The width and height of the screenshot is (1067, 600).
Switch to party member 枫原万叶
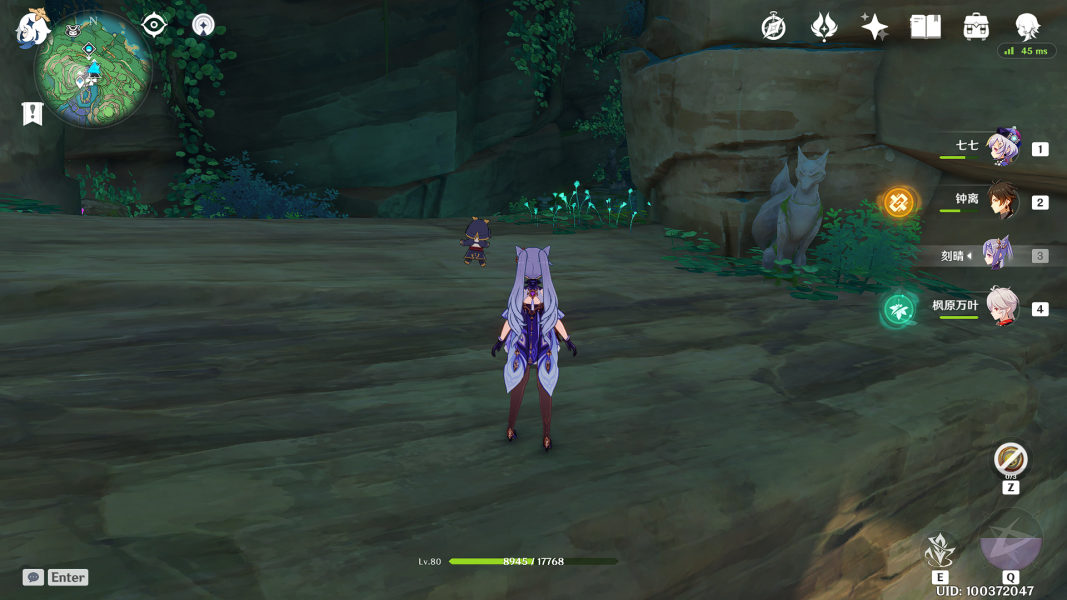pos(1001,308)
